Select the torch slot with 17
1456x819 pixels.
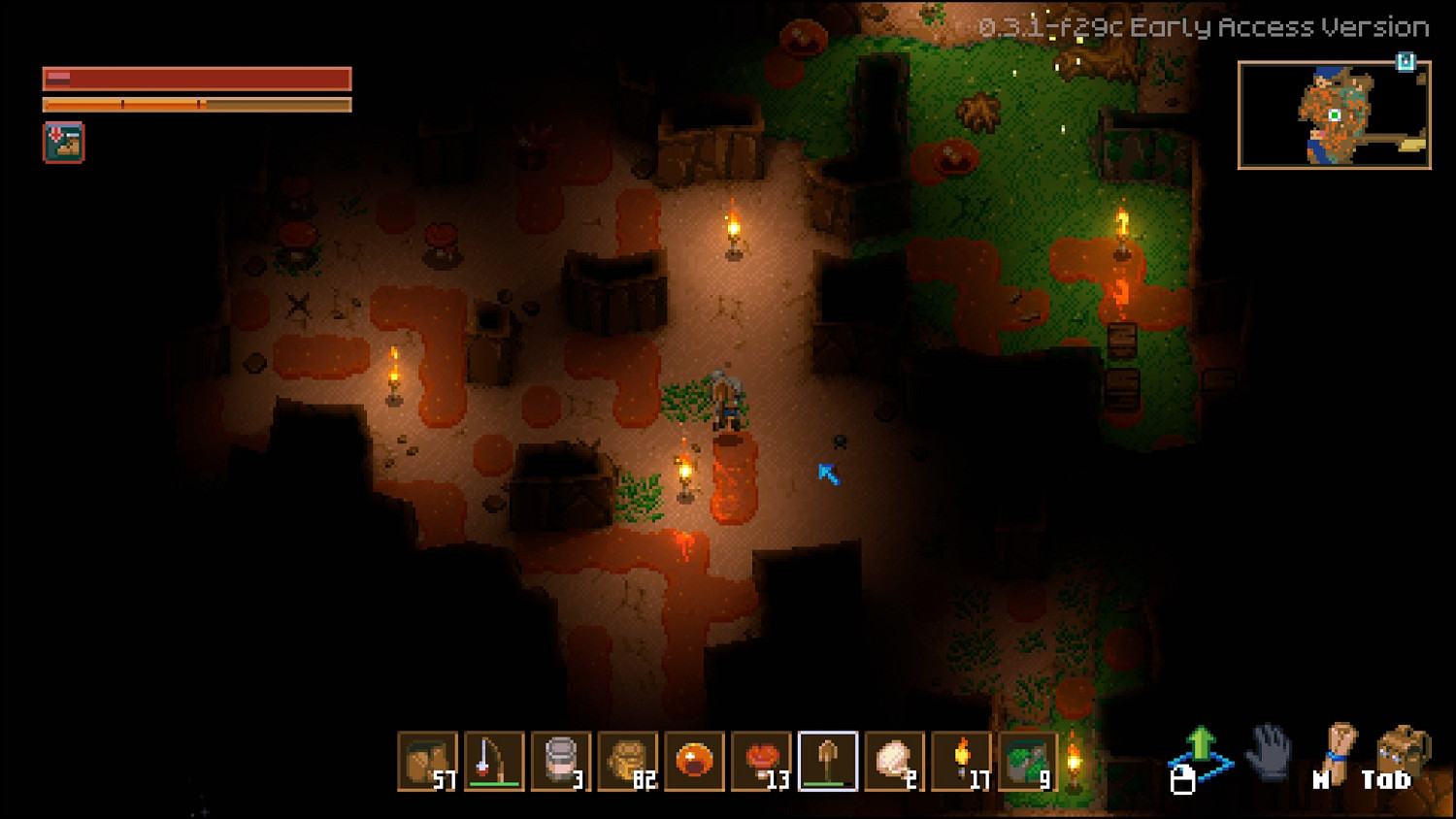click(x=962, y=762)
